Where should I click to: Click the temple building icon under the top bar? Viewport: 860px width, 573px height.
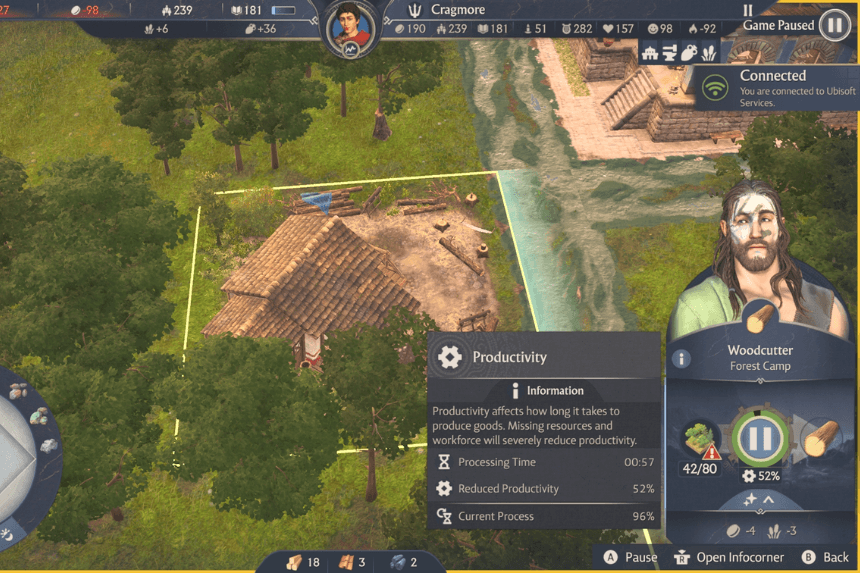click(651, 54)
